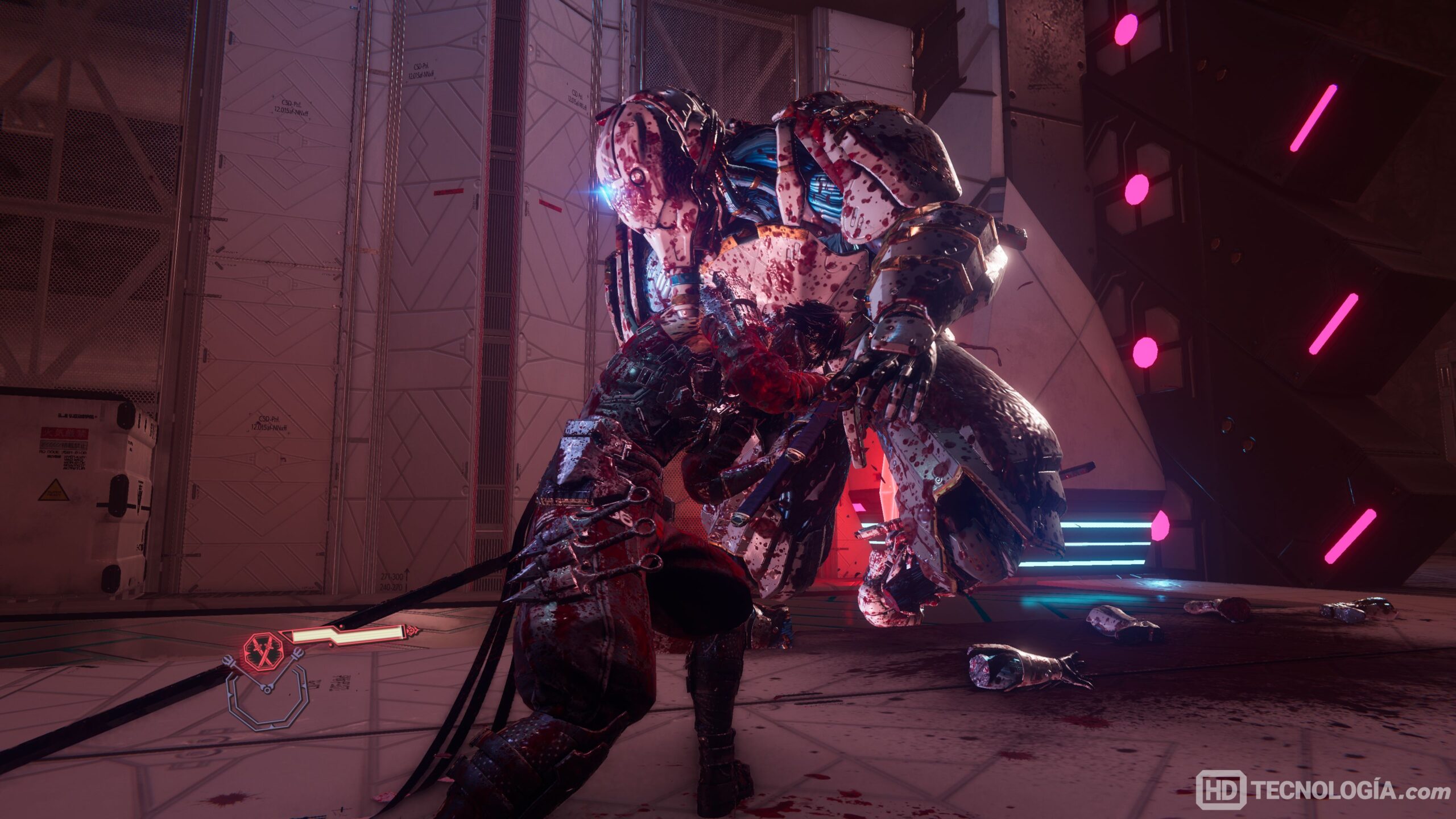Activate the red crossed-swords ability icon
Viewport: 1456px width, 819px height.
pyautogui.click(x=263, y=652)
